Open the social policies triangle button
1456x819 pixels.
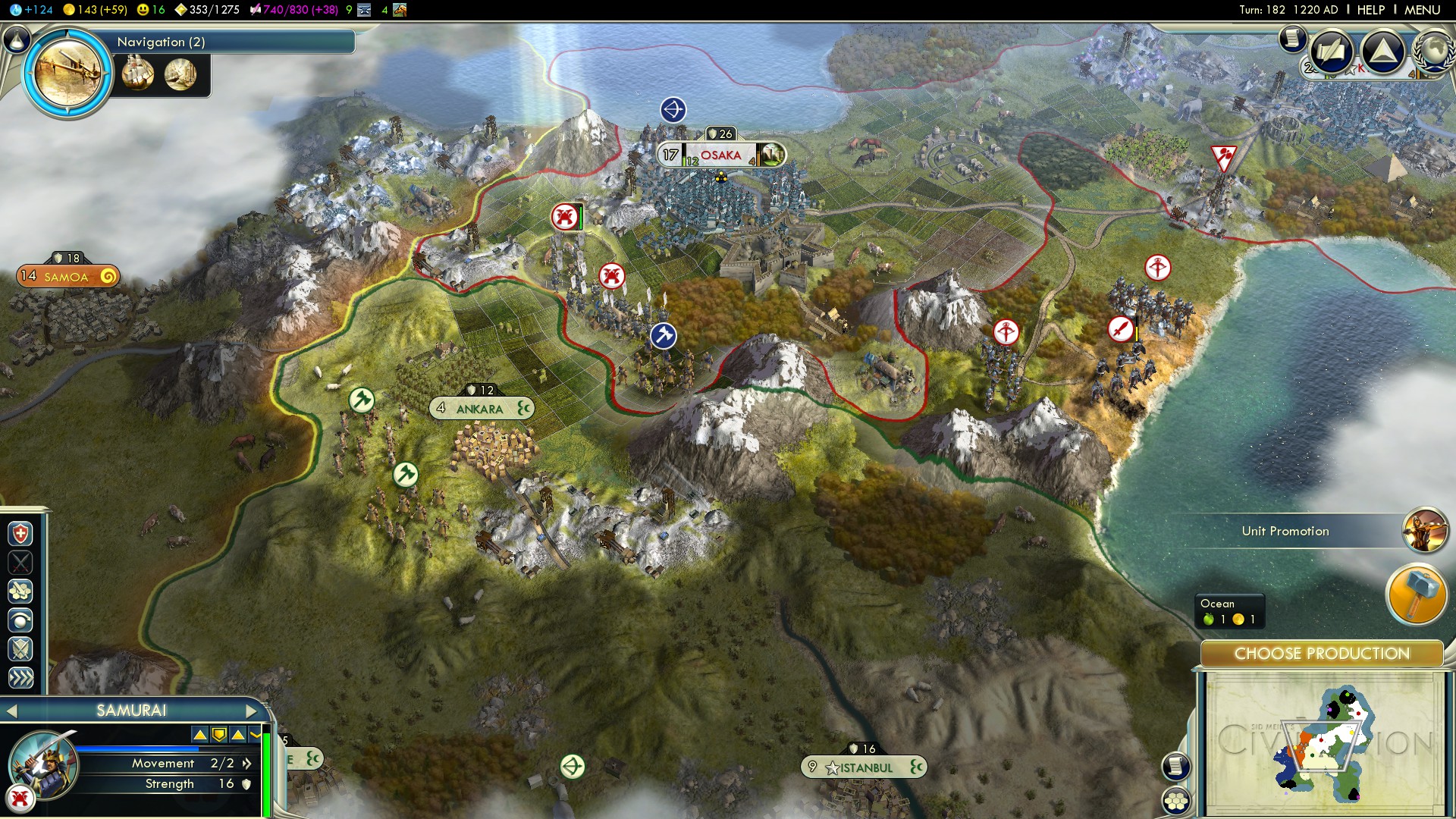pyautogui.click(x=1383, y=52)
